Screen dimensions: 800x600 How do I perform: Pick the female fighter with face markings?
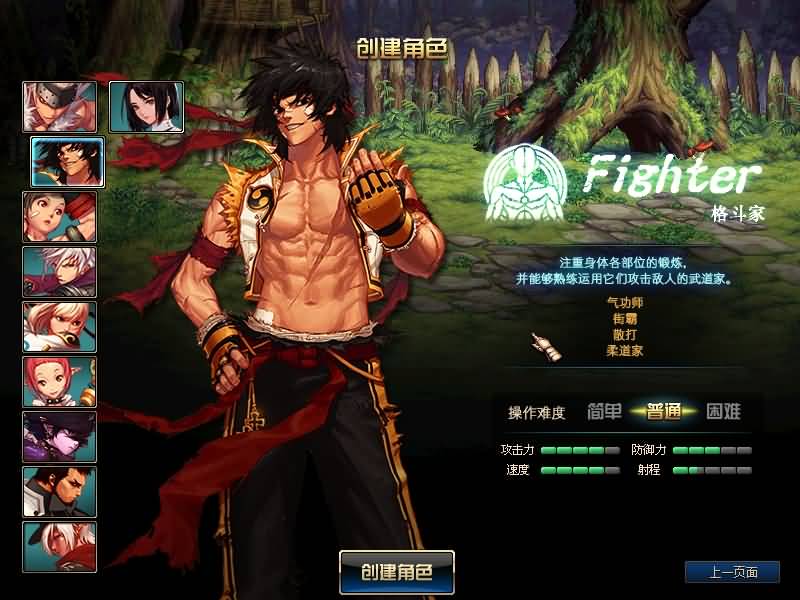point(60,217)
